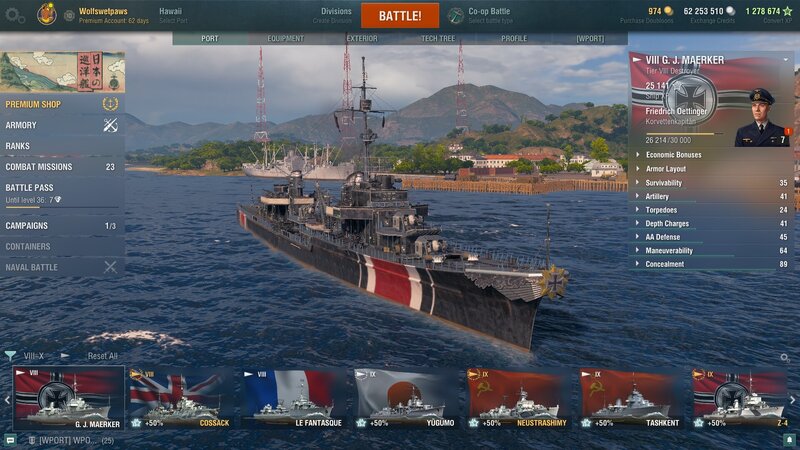
Task: Pick the Tashkent destroyer card
Action: click(x=630, y=398)
